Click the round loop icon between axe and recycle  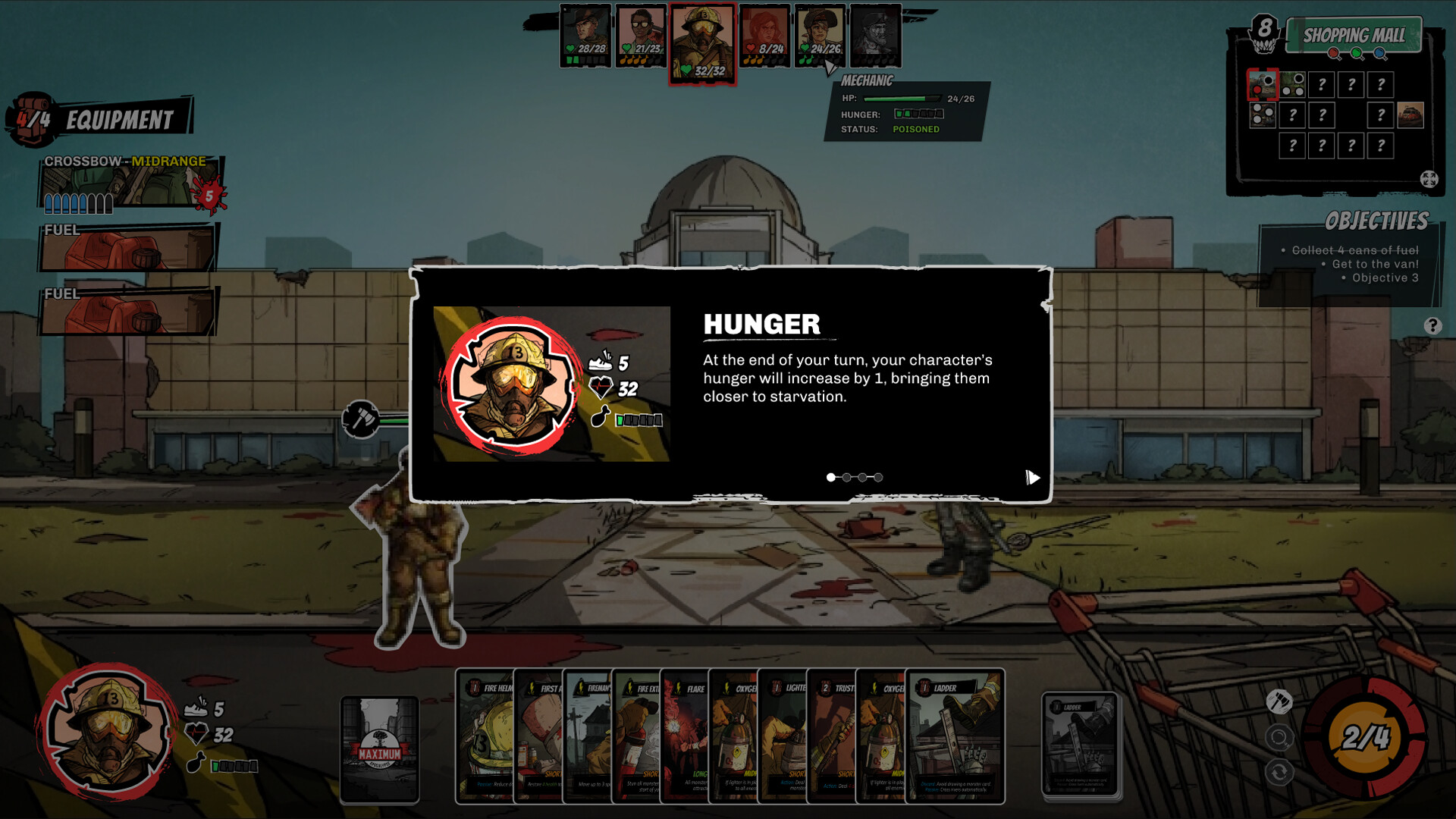tap(1280, 736)
